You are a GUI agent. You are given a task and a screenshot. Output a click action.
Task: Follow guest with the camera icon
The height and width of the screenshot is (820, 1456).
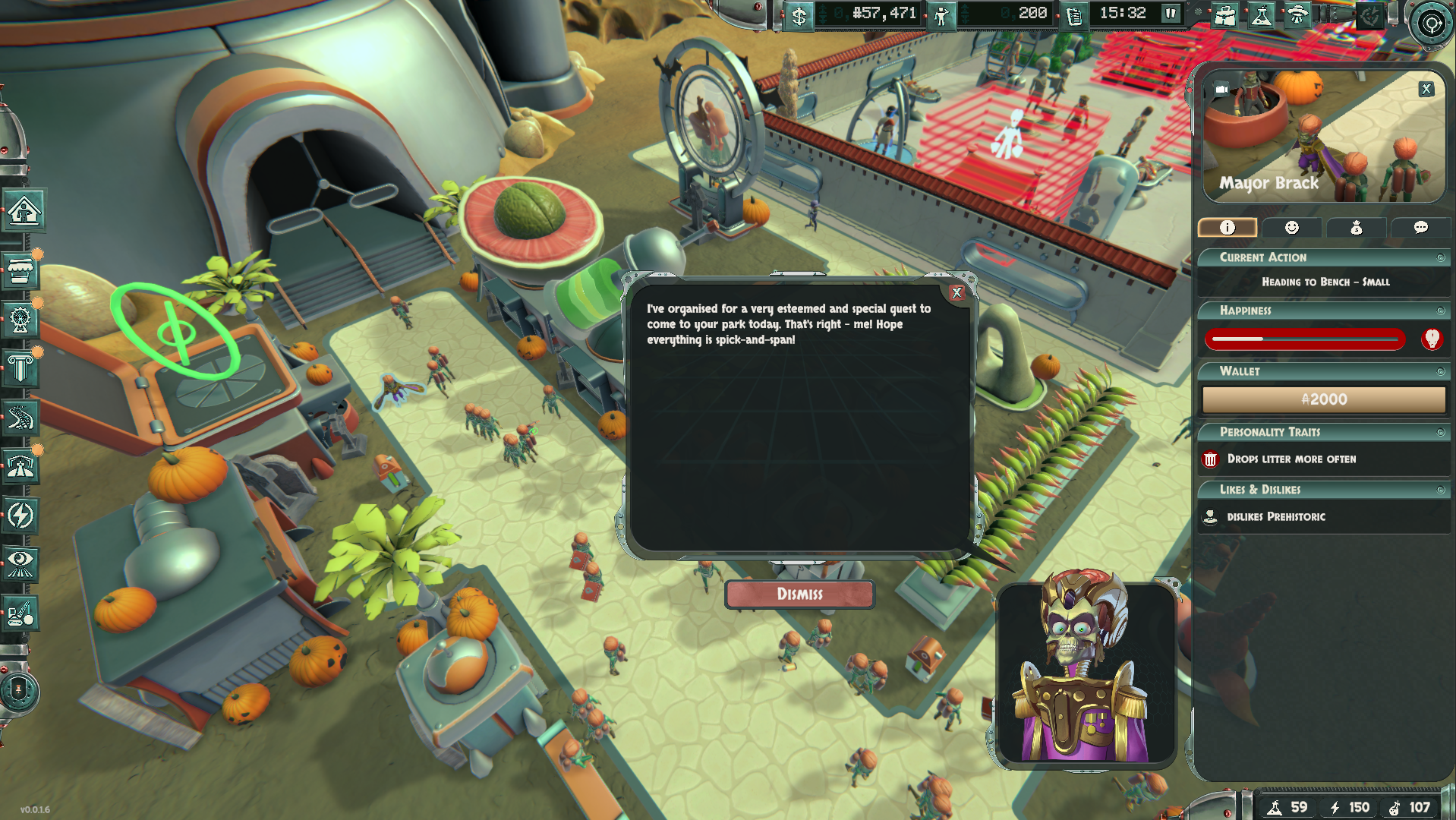pos(1221,90)
